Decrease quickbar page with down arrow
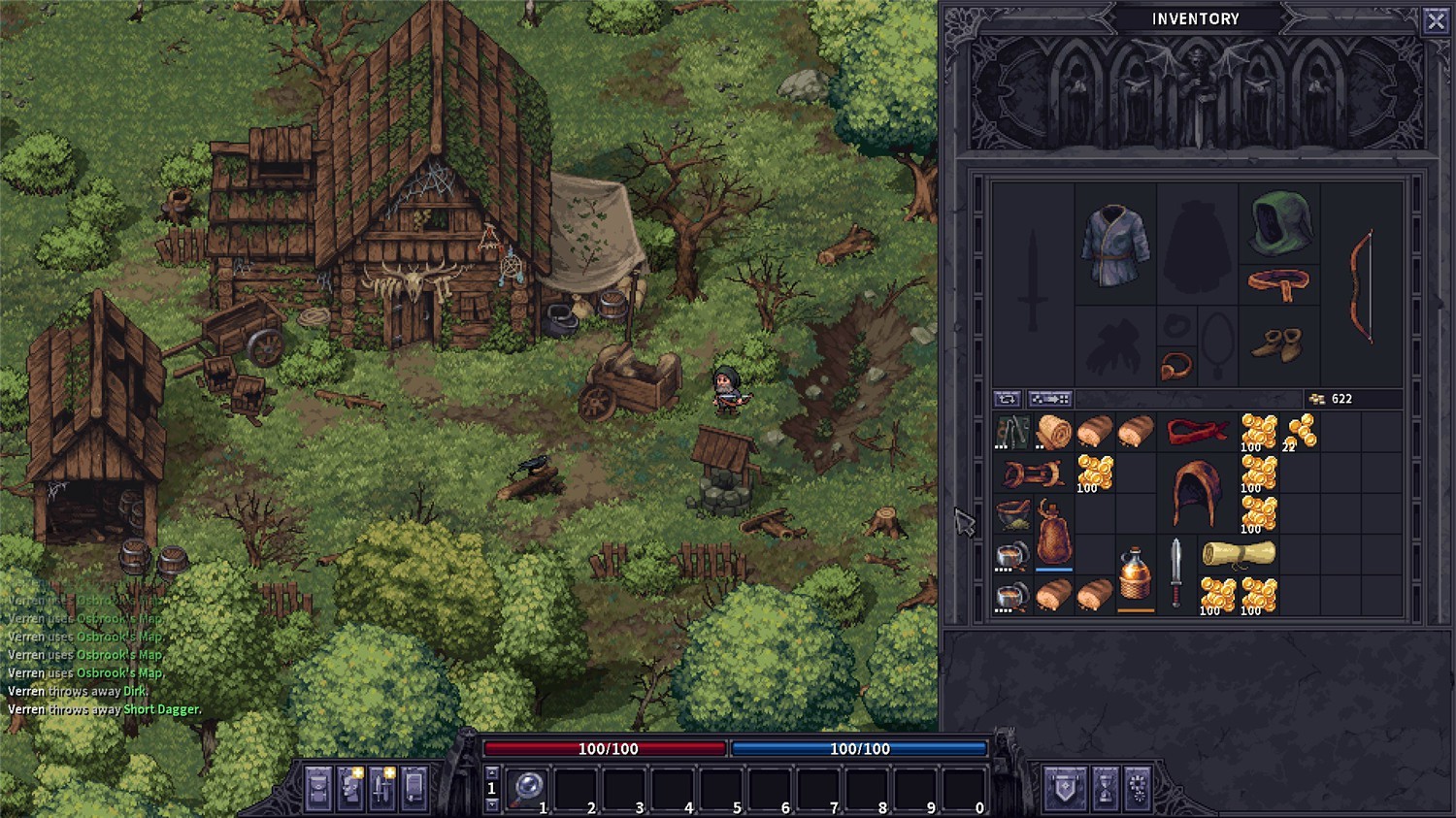The image size is (1456, 818). 492,804
